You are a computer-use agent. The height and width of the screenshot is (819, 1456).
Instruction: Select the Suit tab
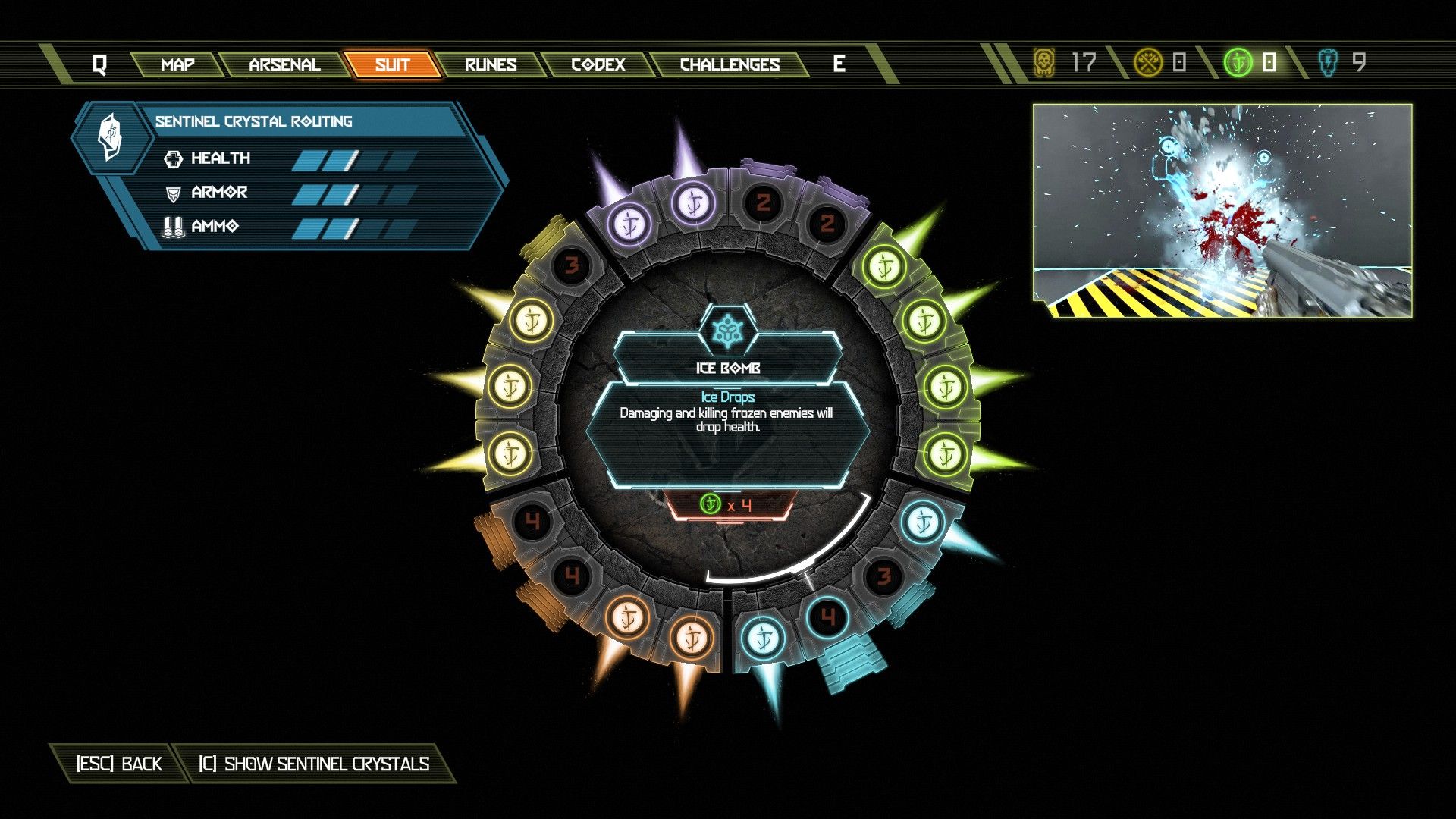(x=392, y=64)
